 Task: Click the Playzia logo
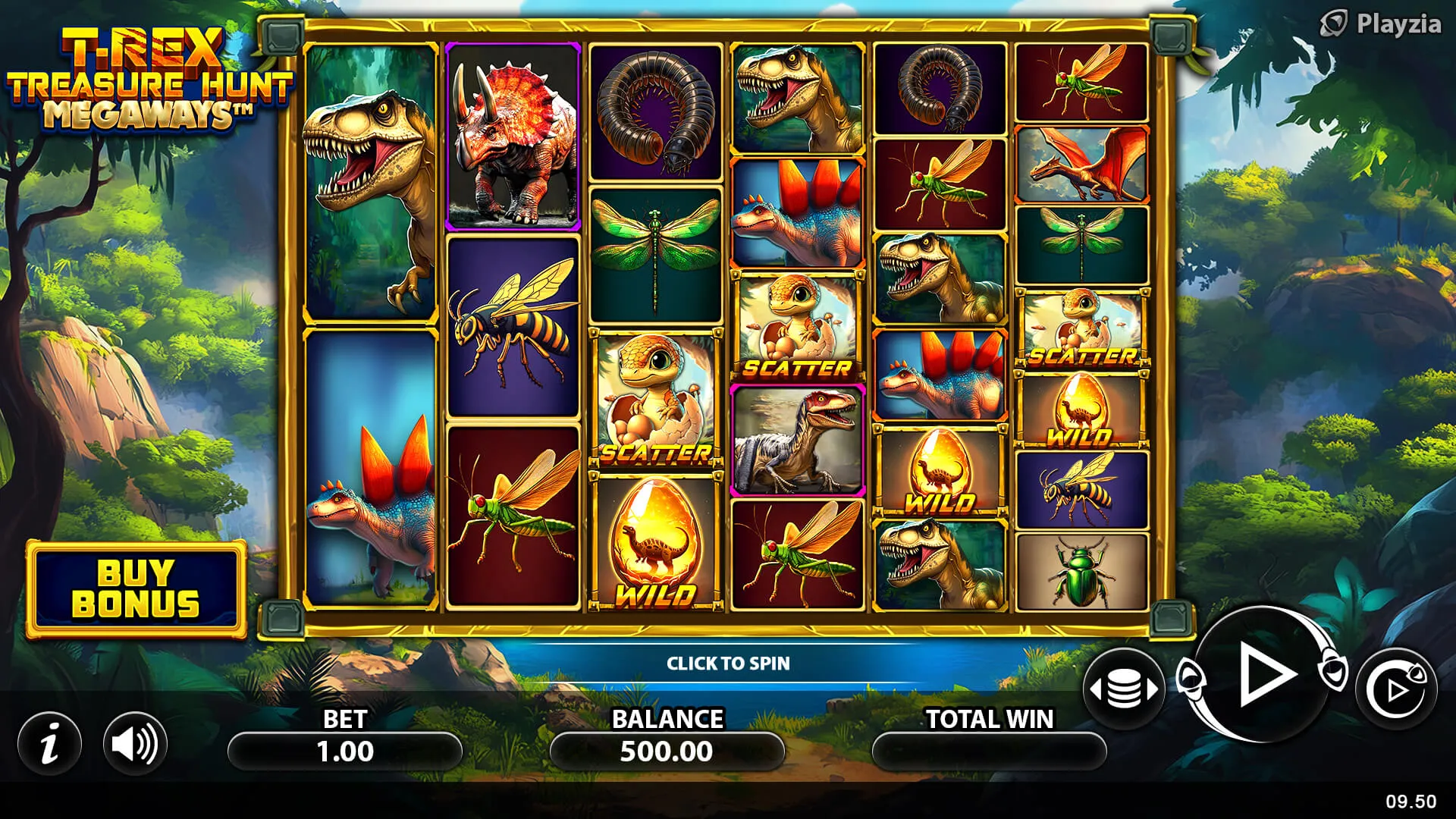(1381, 24)
